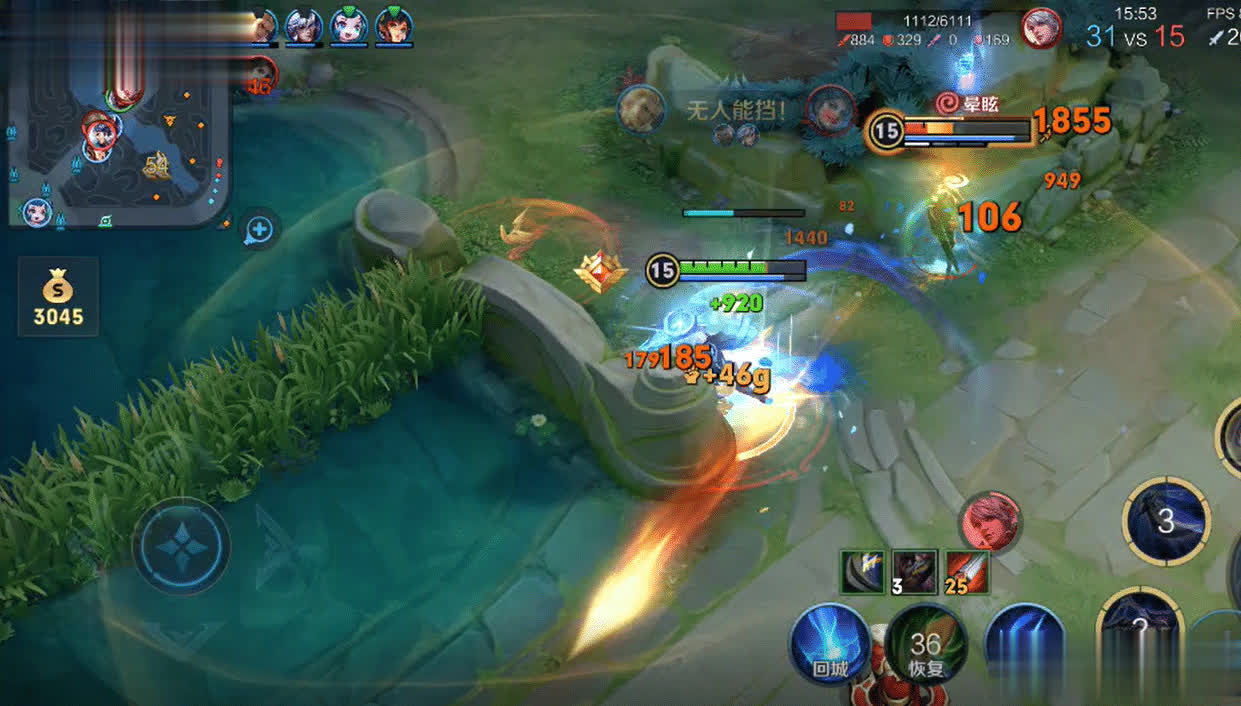The width and height of the screenshot is (1241, 706).
Task: Cast the blue light-beam skill beside 恢复
Action: 1023,642
